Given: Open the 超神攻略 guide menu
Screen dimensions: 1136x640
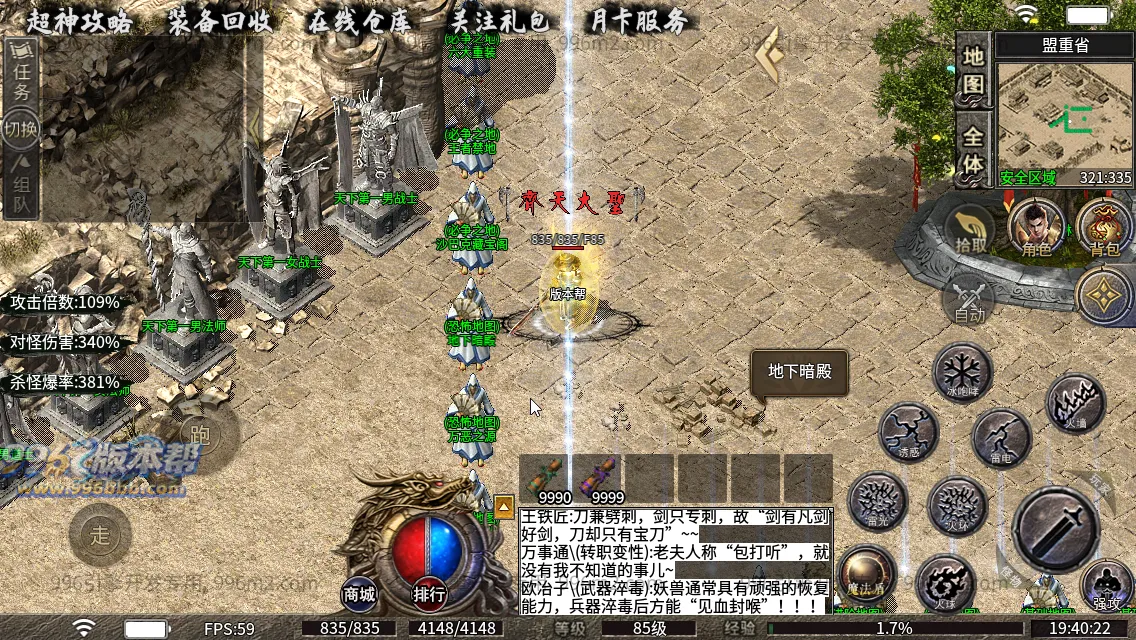Looking at the screenshot, I should pyautogui.click(x=79, y=21).
